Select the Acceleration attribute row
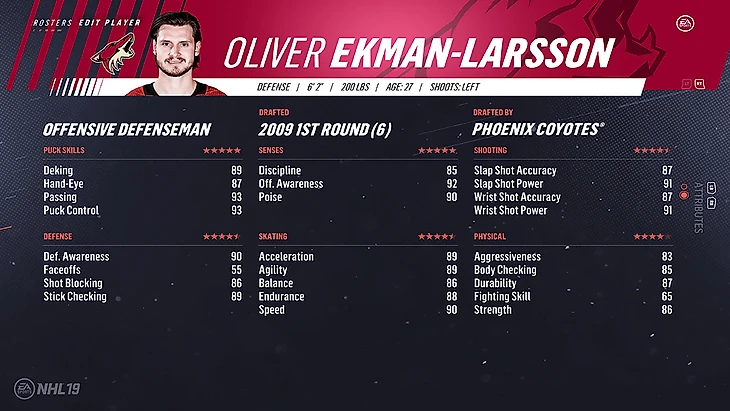Screen dimensions: 730x411 tap(357, 257)
